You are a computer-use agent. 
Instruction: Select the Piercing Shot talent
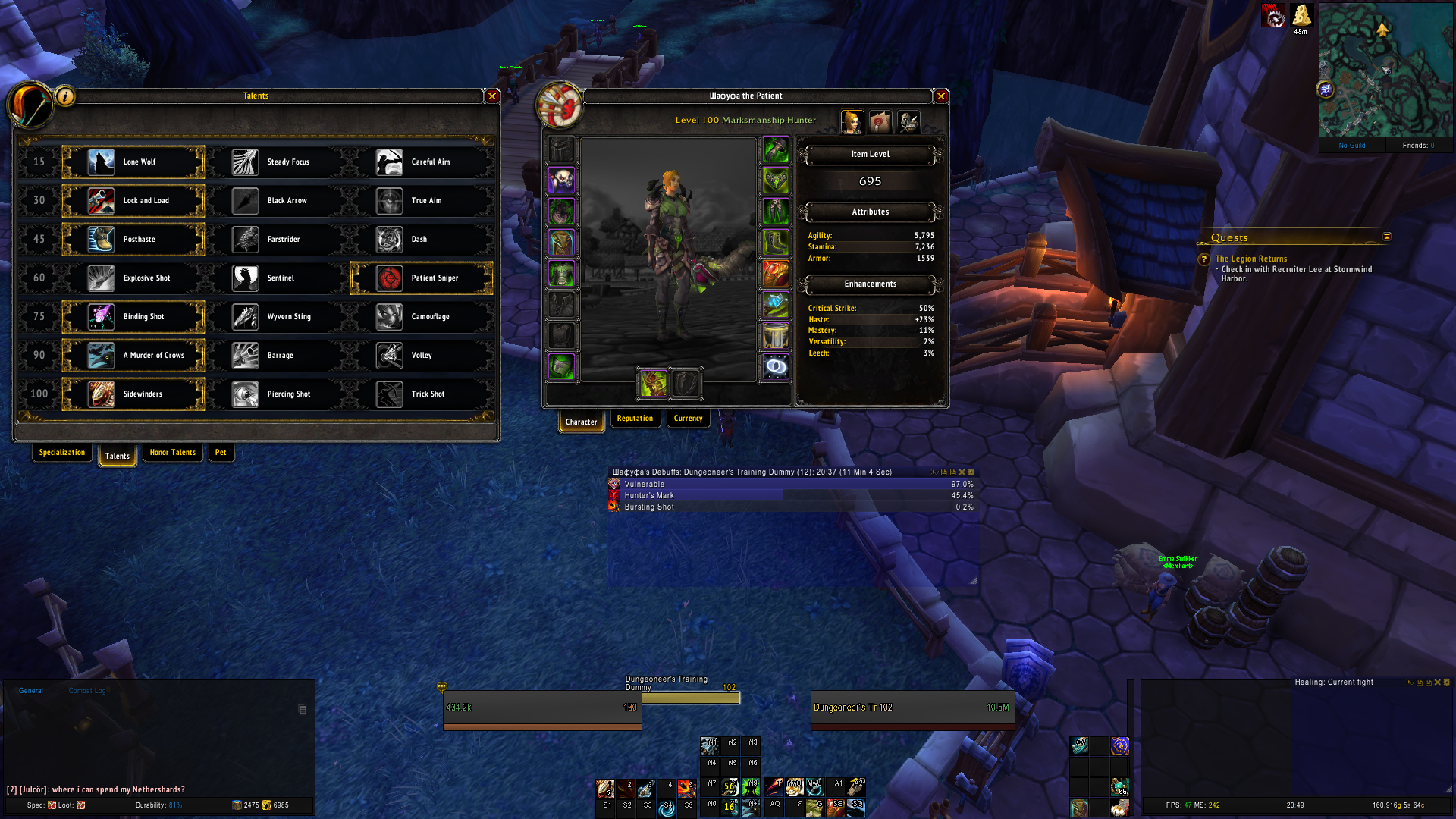(278, 394)
